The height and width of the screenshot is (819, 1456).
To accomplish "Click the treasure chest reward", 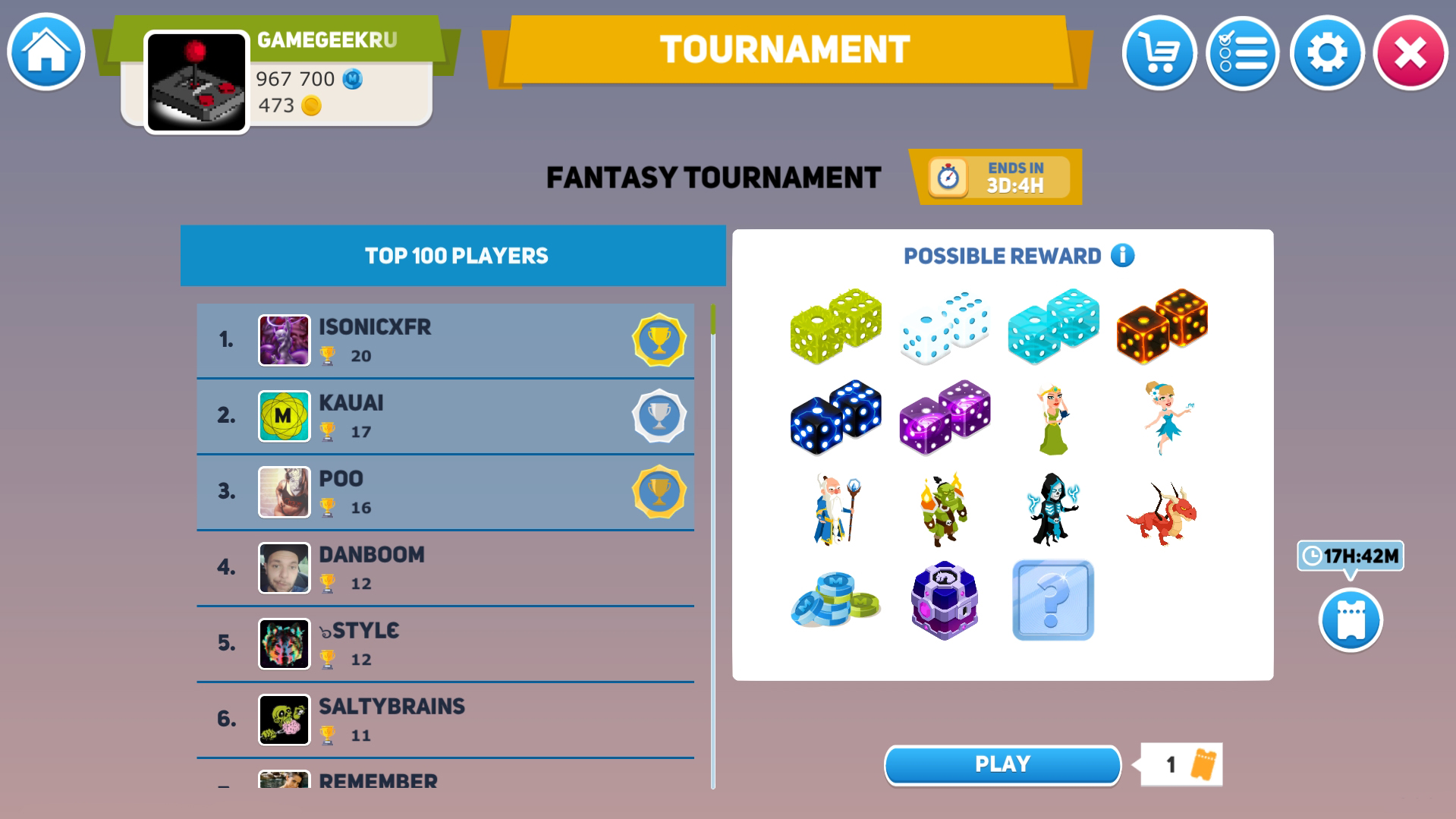I will point(944,599).
